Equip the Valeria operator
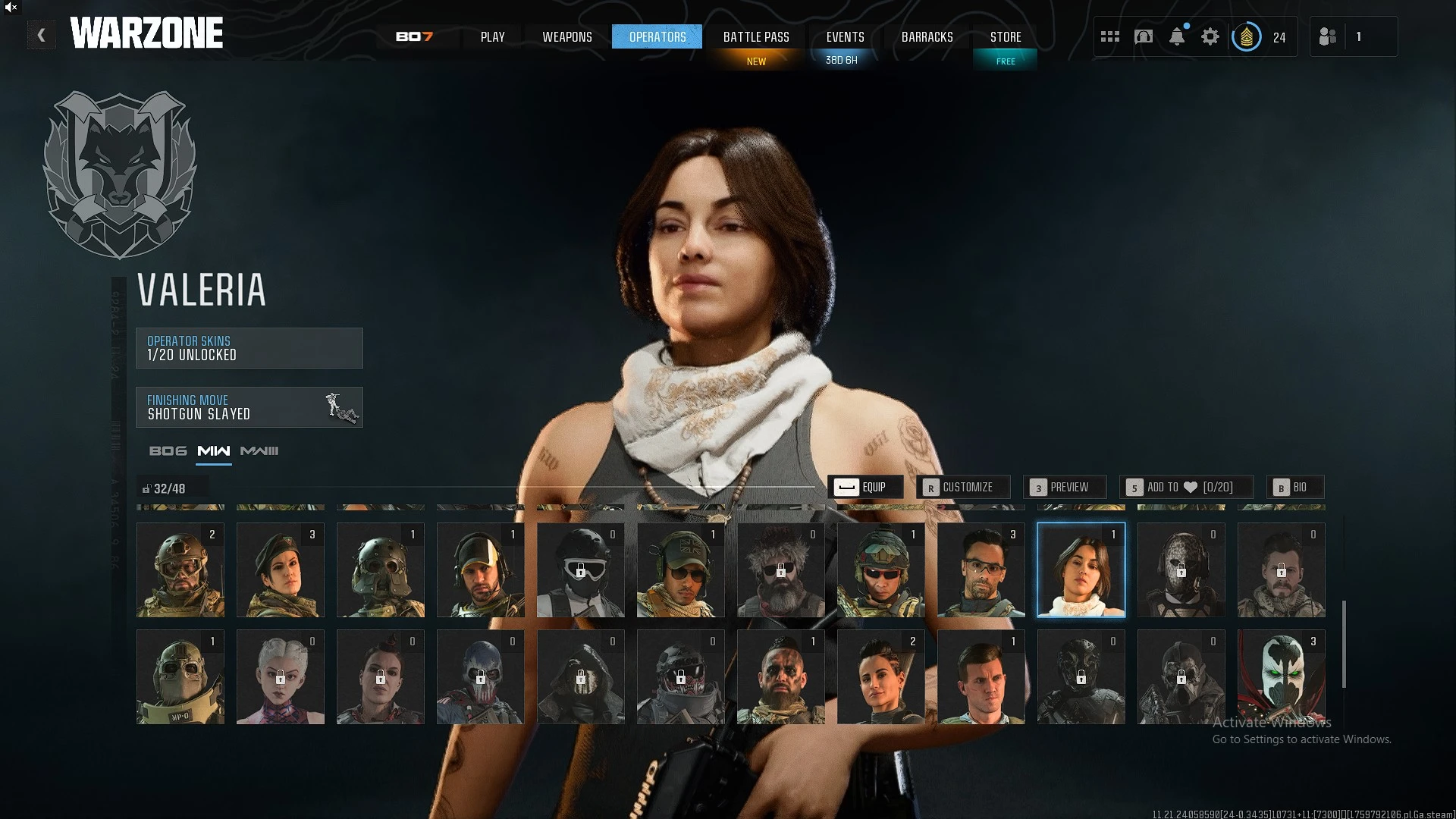 coord(865,487)
